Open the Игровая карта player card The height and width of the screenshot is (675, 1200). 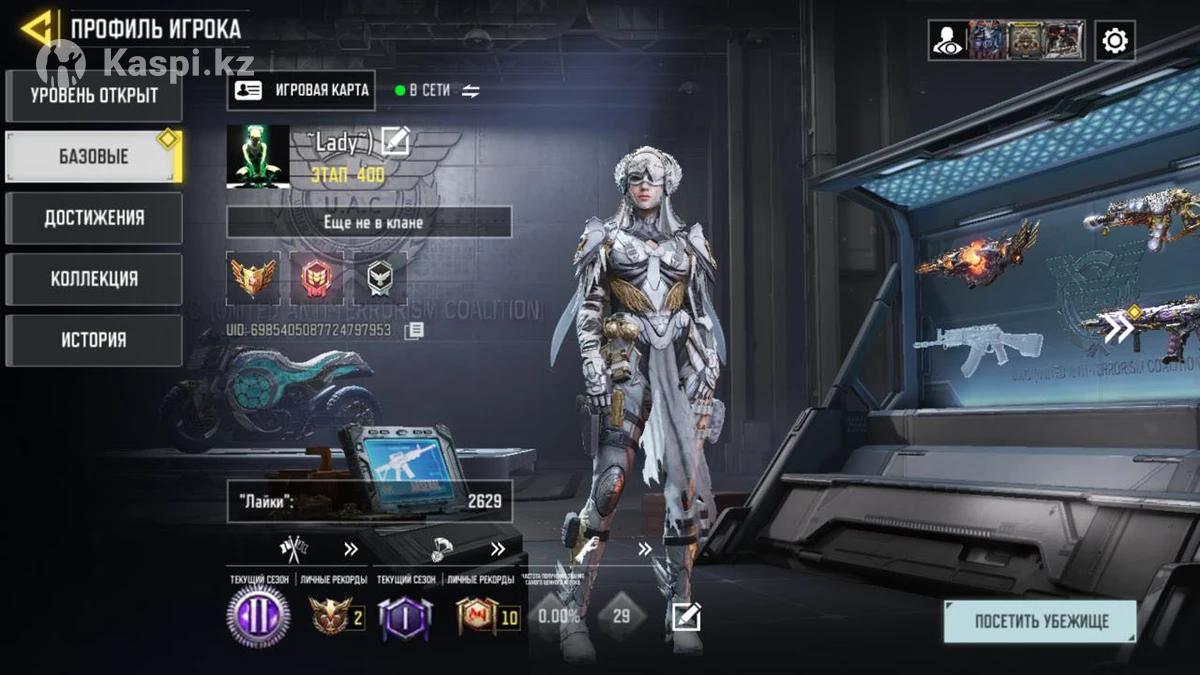pyautogui.click(x=301, y=90)
